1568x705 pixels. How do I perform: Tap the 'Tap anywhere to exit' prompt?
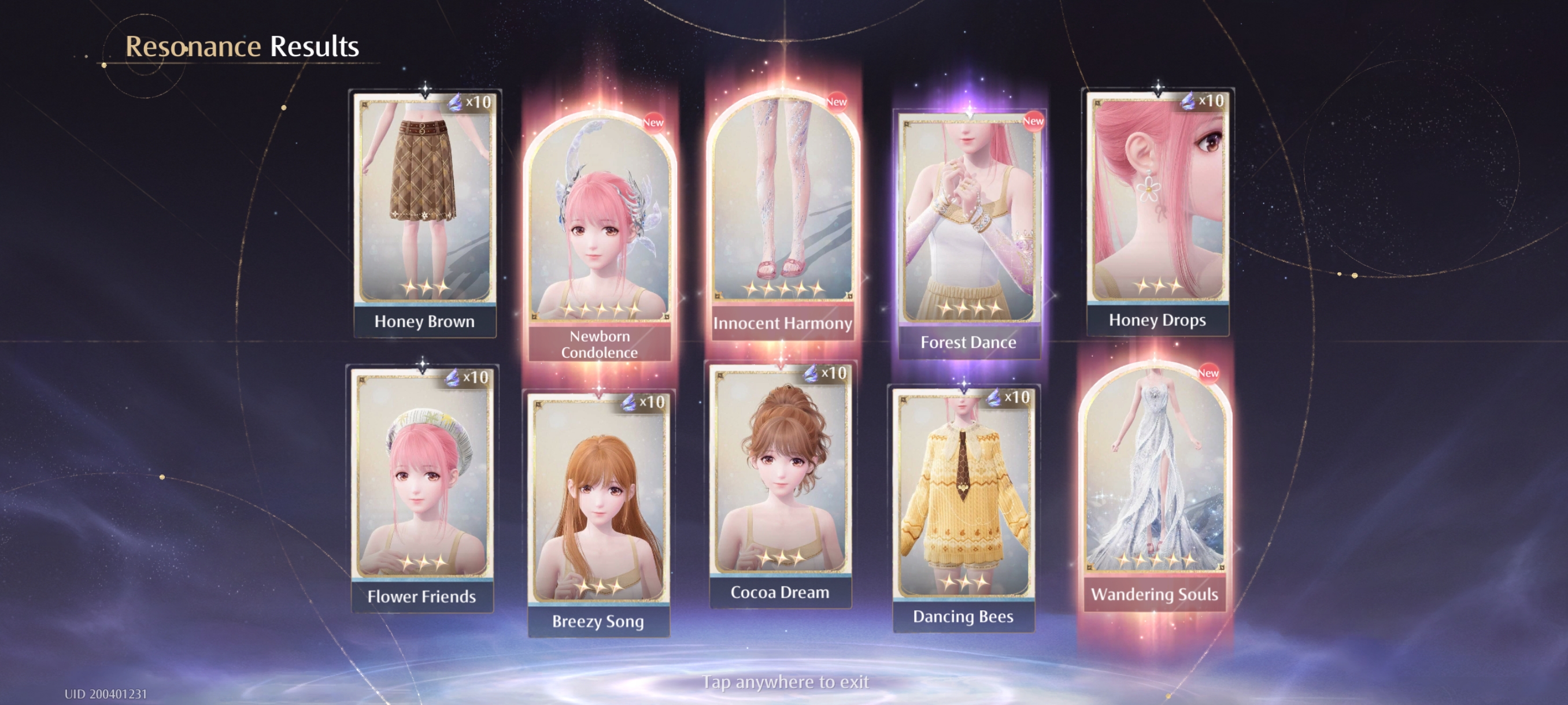[785, 682]
